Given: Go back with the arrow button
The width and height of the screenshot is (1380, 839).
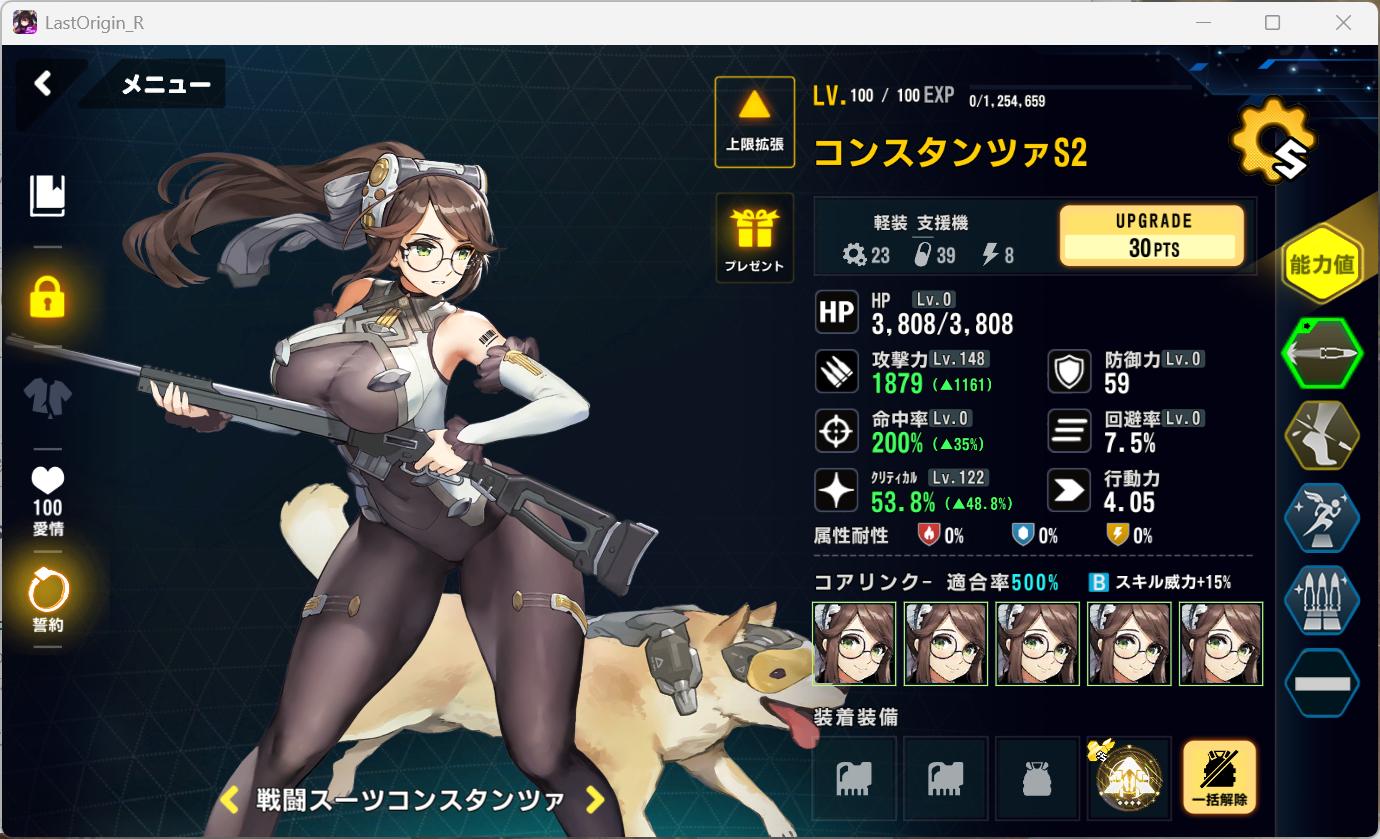Looking at the screenshot, I should tap(43, 83).
